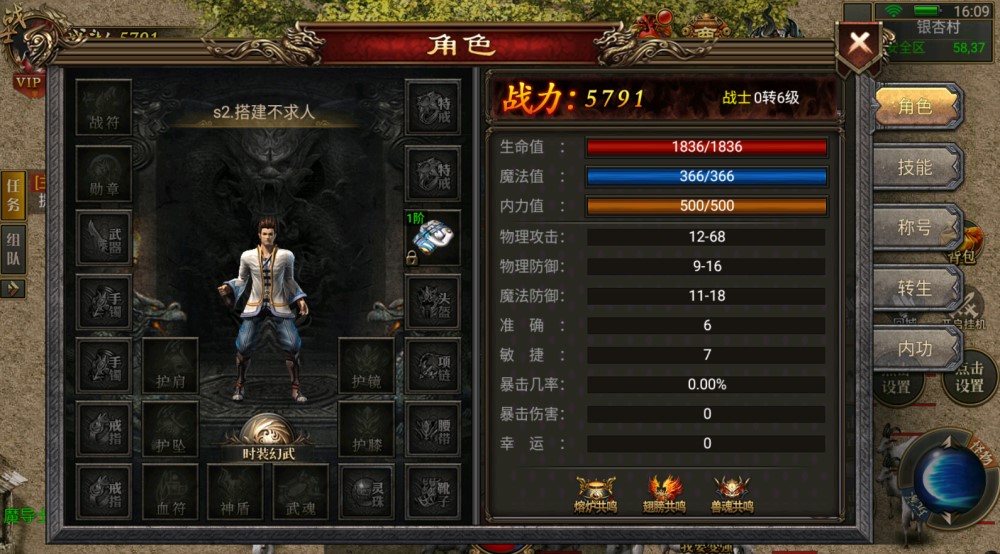Image resolution: width=1000 pixels, height=554 pixels.
Task: Select the equipped 1阶 item slot
Action: tap(432, 239)
